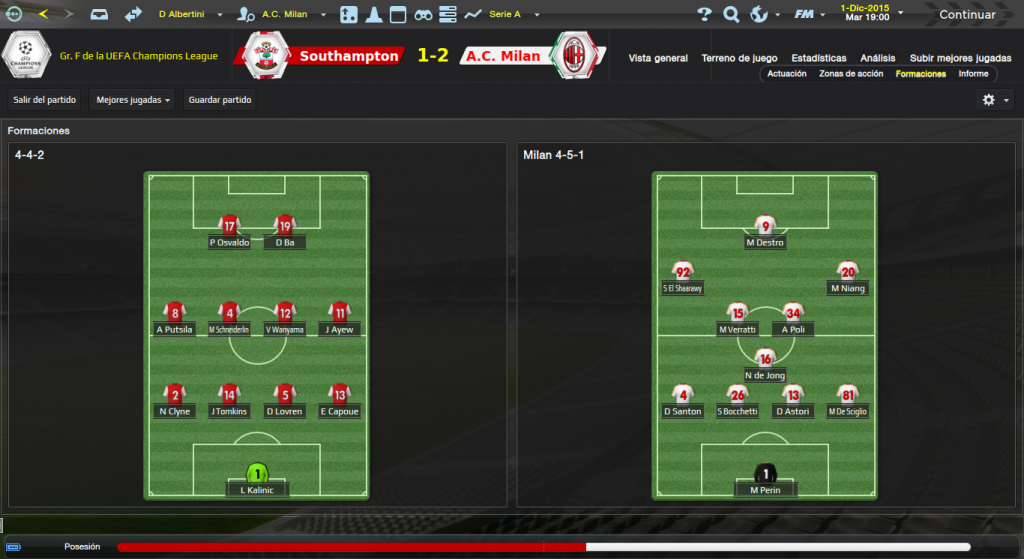Open the Informe sub-tab
The width and height of the screenshot is (1024, 559).
click(x=973, y=74)
